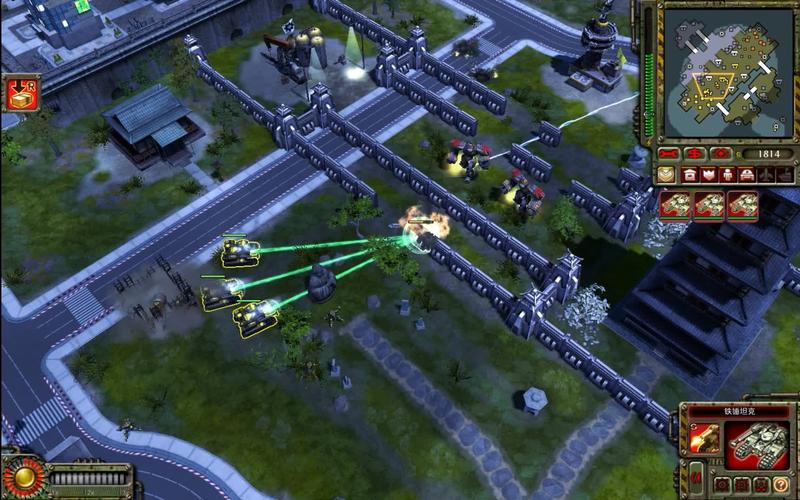Image resolution: width=800 pixels, height=500 pixels.
Task: Click the supply crate icon with red arrow
Action: 19,93
